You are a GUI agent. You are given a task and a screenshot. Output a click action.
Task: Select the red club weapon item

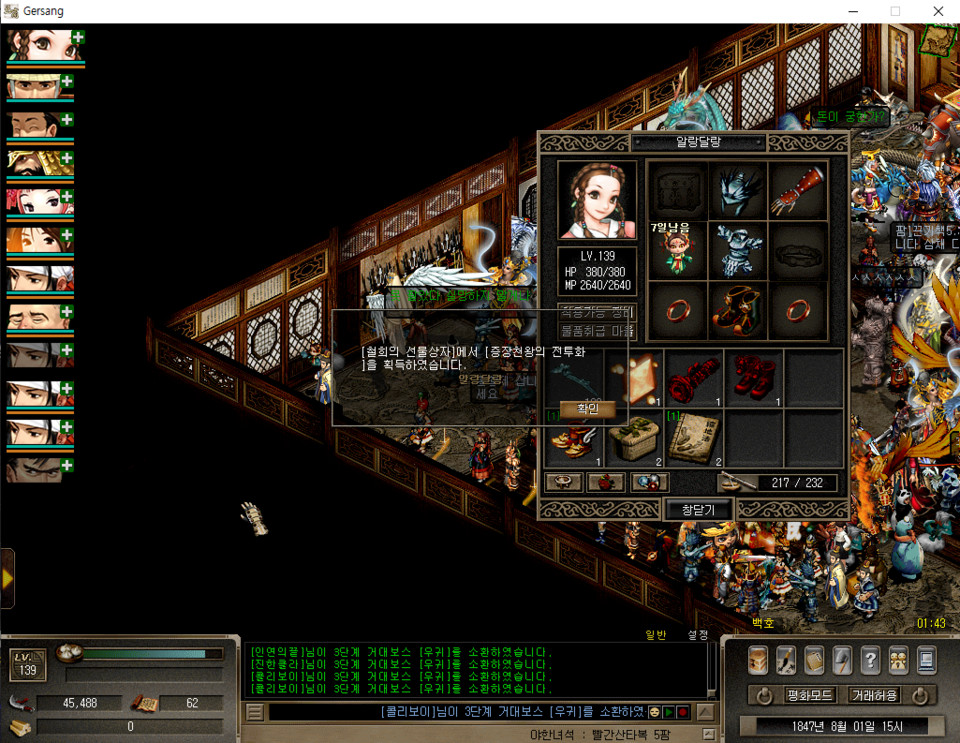[x=694, y=377]
